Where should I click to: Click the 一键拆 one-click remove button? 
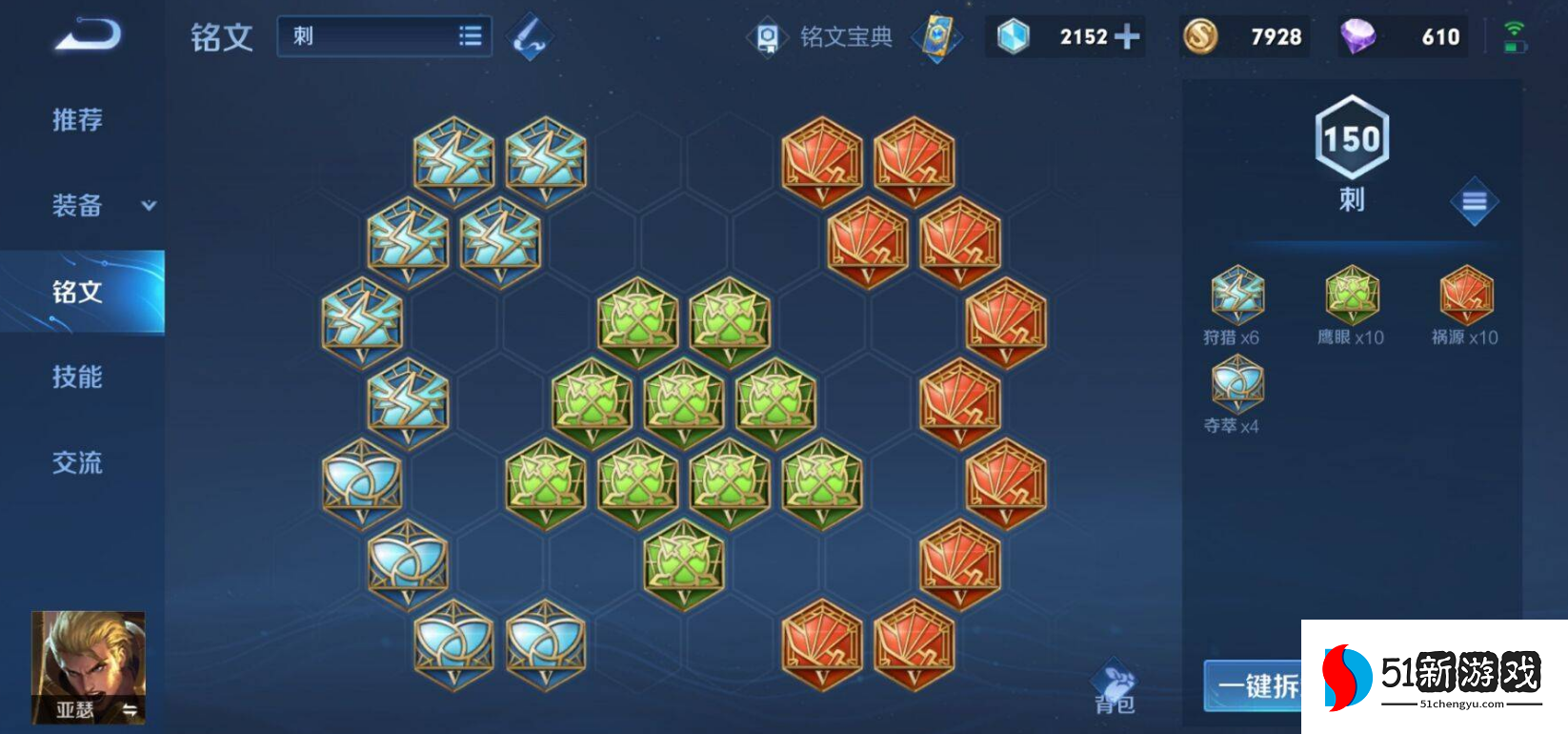1255,685
